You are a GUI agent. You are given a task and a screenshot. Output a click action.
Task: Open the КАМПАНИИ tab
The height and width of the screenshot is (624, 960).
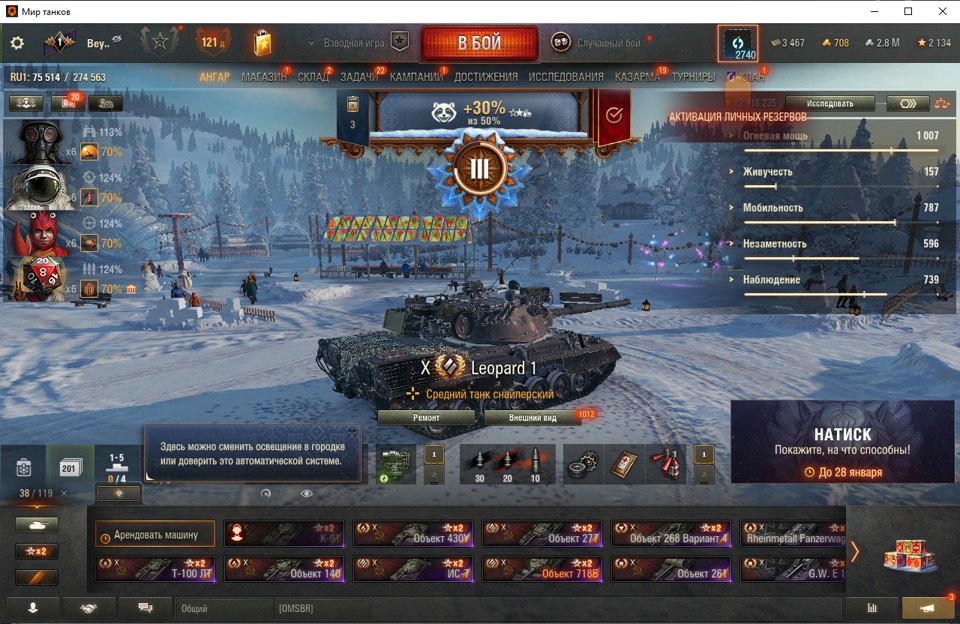point(416,77)
